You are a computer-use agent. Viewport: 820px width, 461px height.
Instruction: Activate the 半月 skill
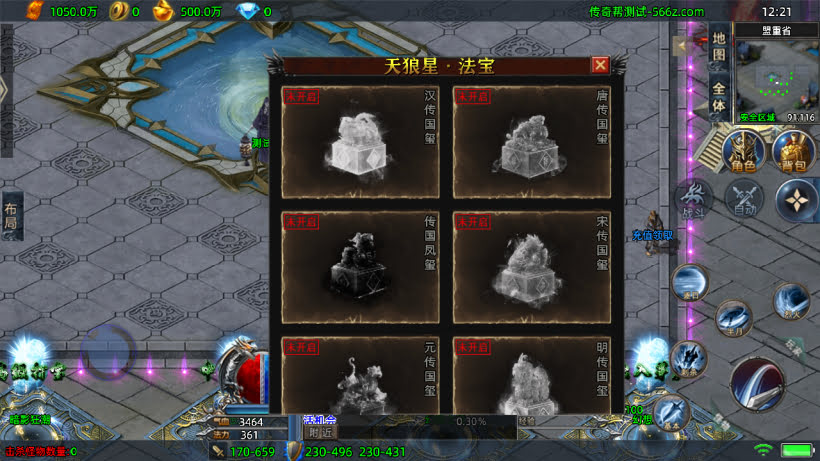733,319
